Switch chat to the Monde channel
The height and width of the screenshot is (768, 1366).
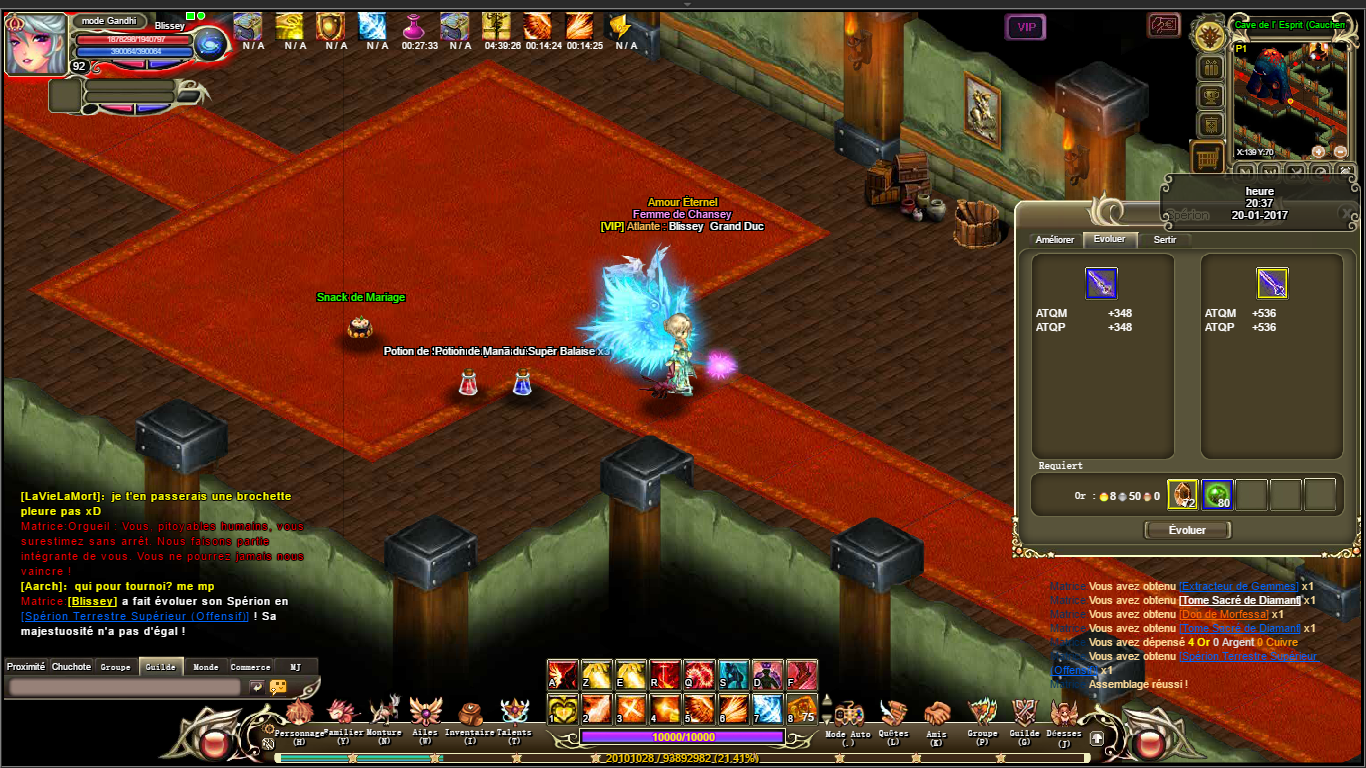click(x=206, y=667)
